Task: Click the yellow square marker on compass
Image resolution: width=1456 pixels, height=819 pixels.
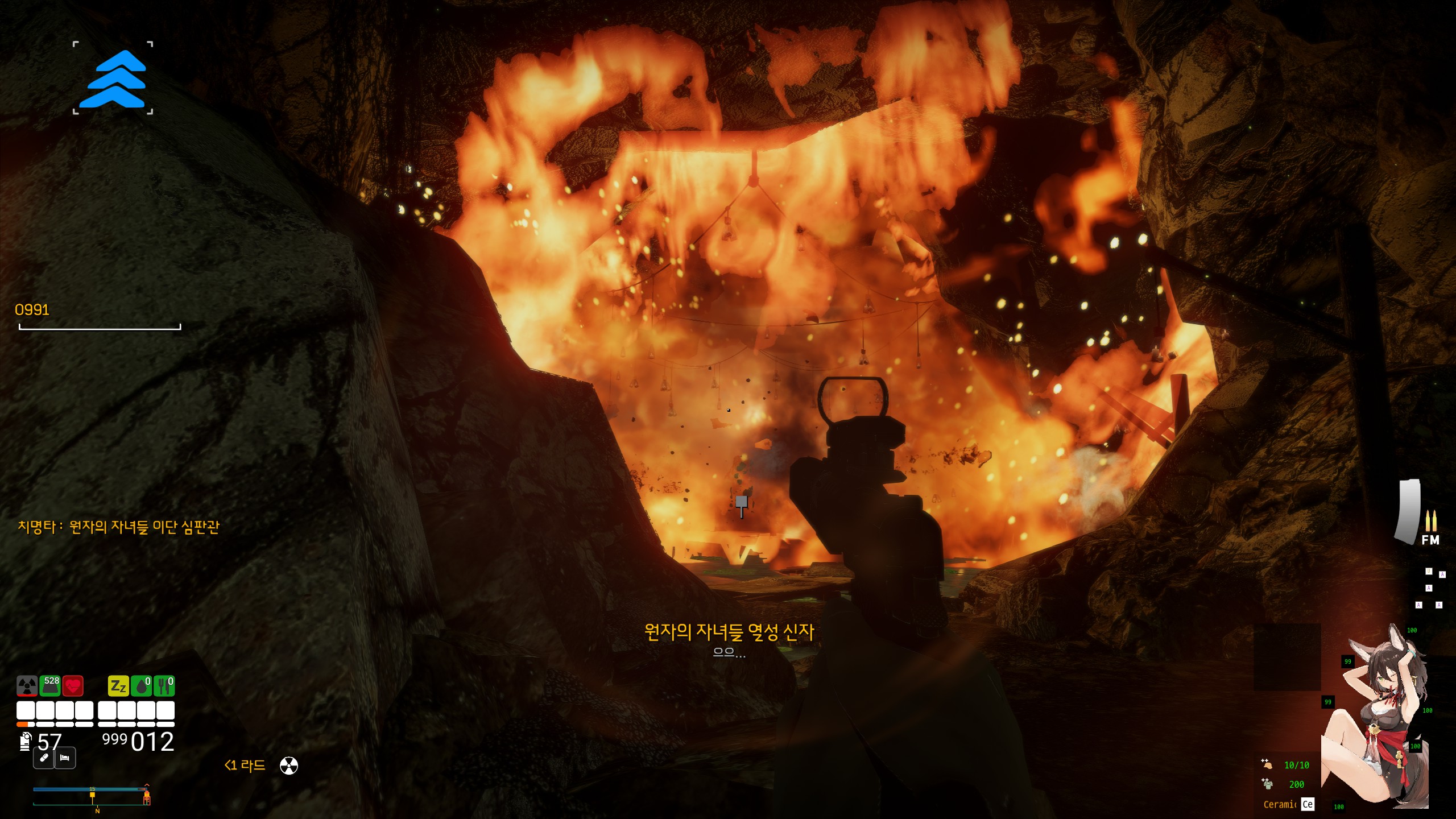Action: point(92,795)
